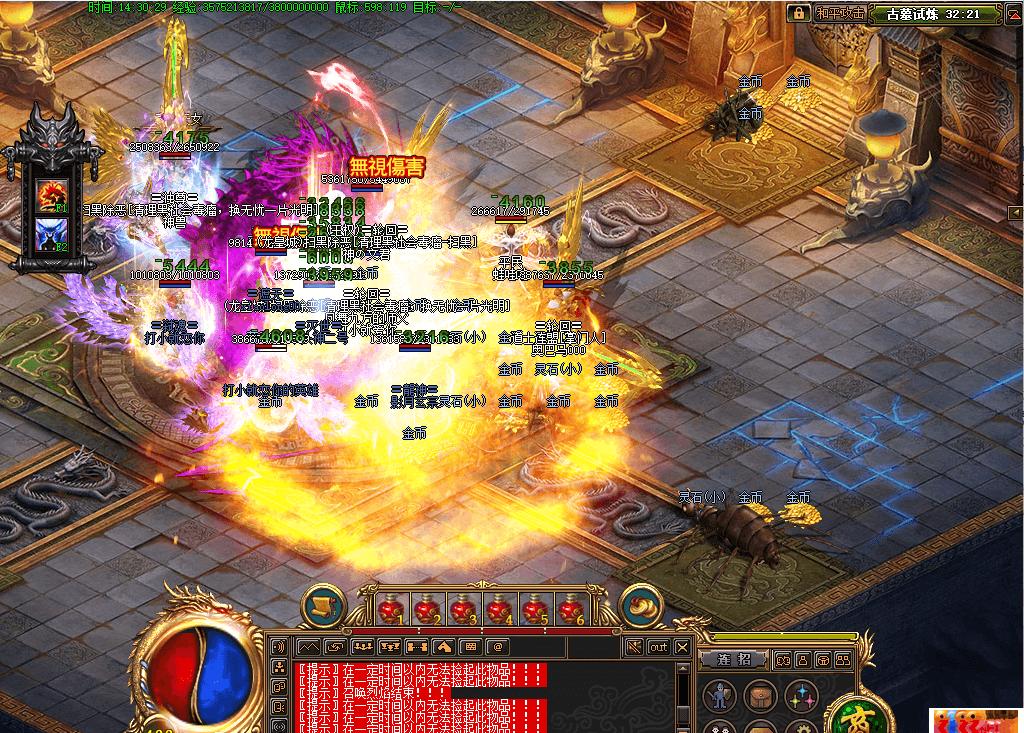Toggle the padlock lock button
This screenshot has width=1024, height=733.
798,13
